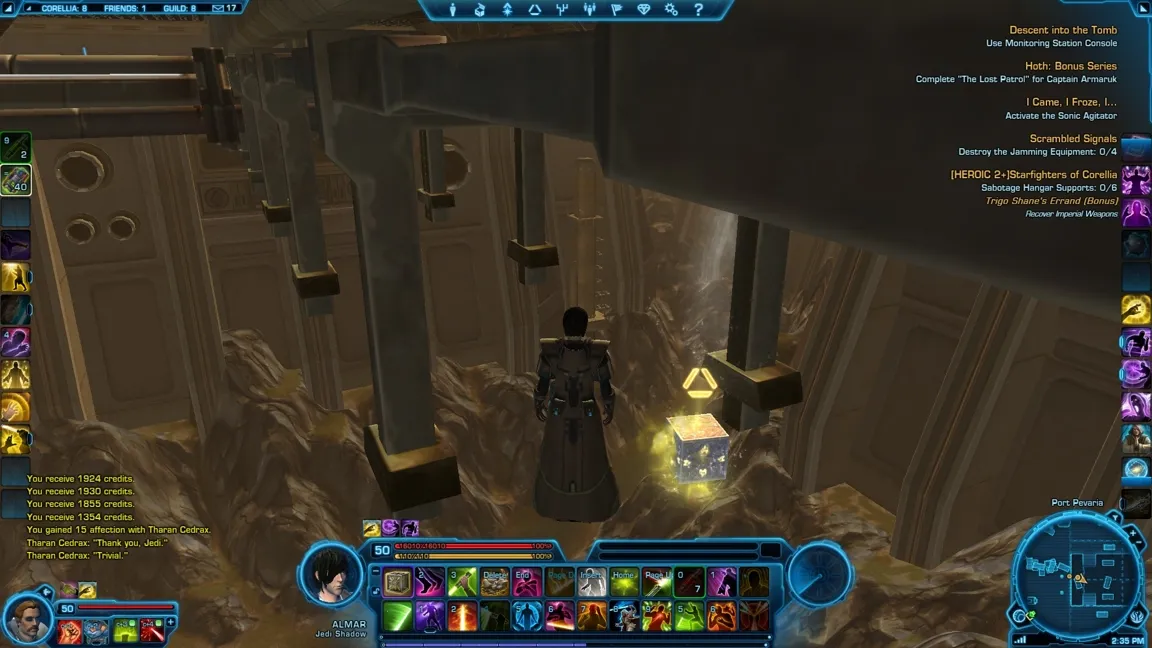Use the ability bound to Insert
Image resolution: width=1152 pixels, height=648 pixels.
point(592,582)
